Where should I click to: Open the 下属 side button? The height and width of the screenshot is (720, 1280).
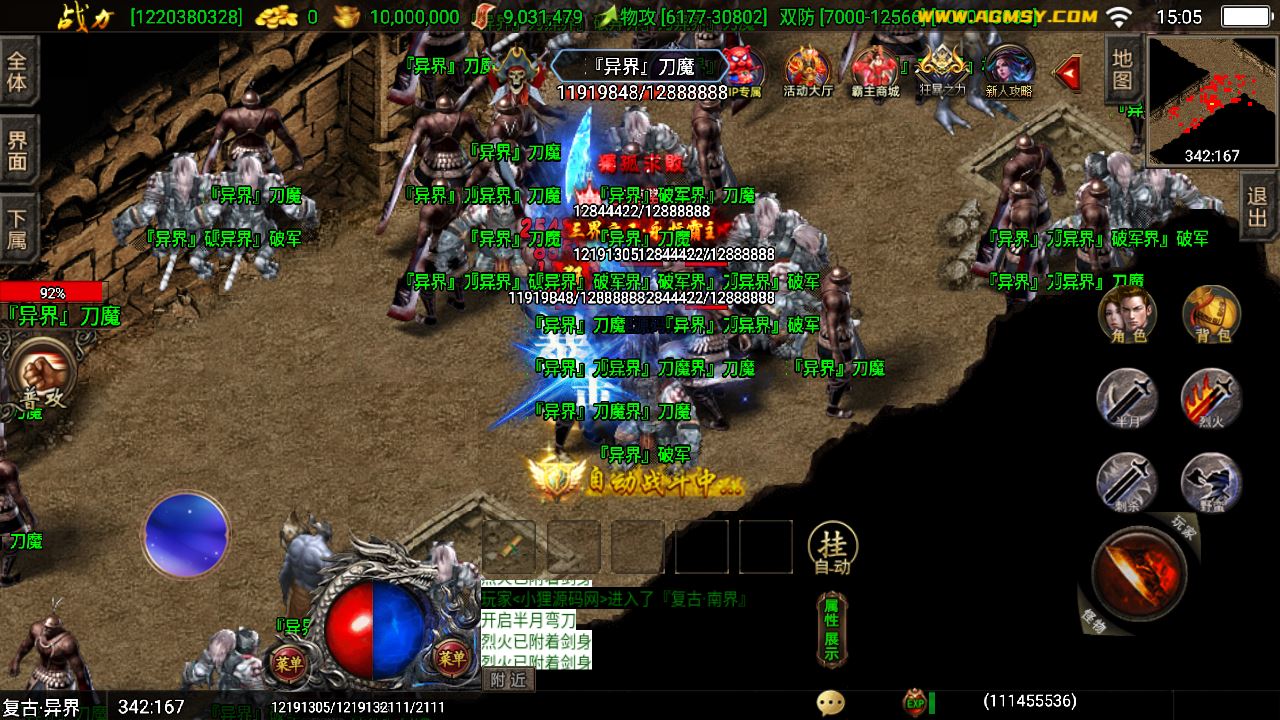(x=18, y=229)
